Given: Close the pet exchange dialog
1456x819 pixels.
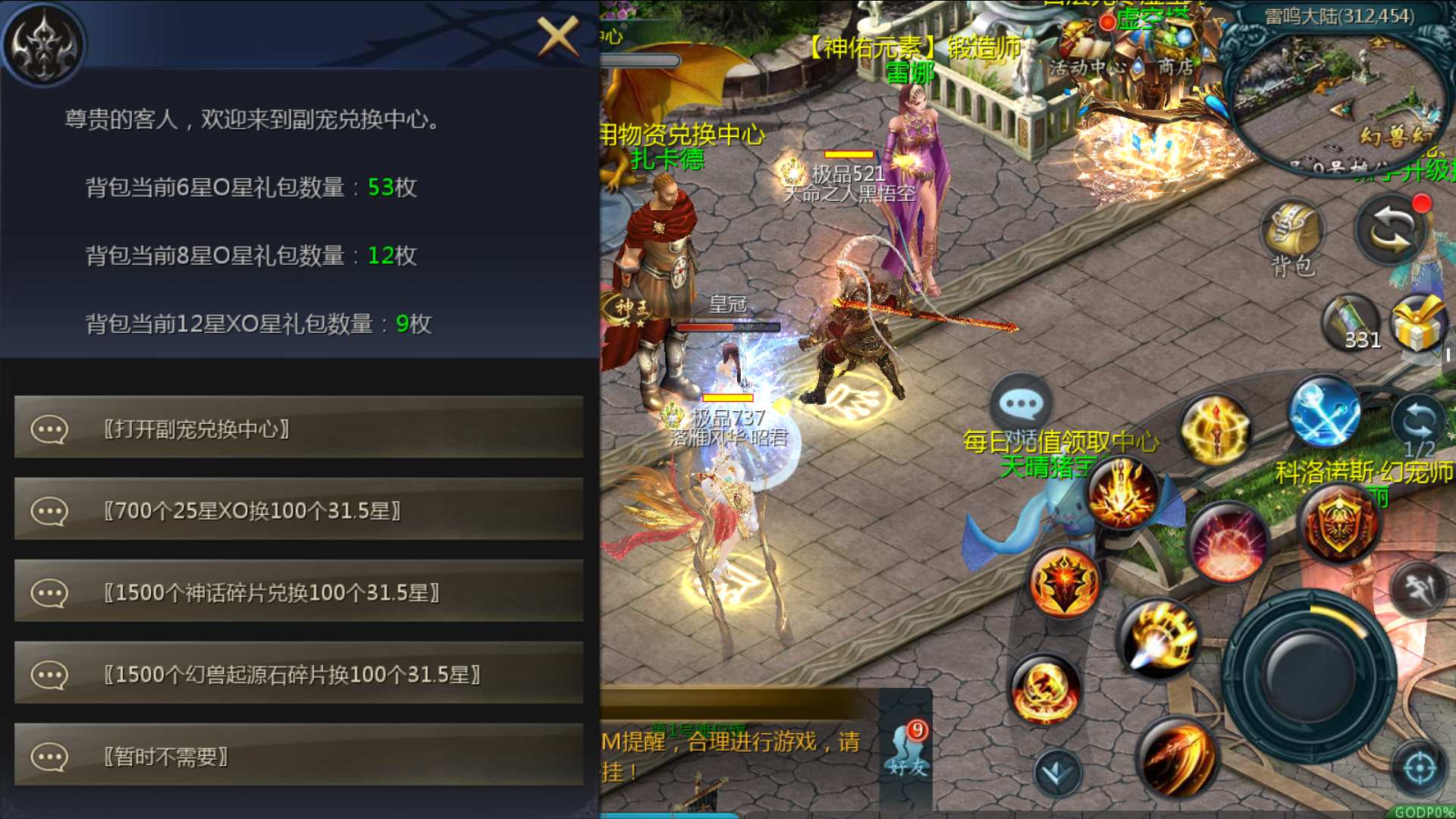Looking at the screenshot, I should coord(558,36).
